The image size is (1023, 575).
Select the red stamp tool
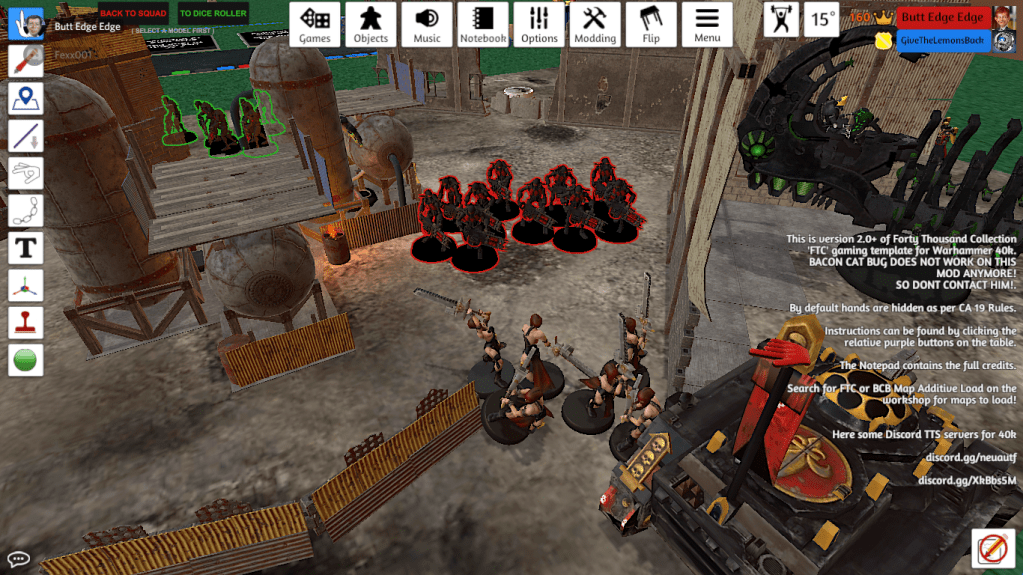(x=25, y=322)
